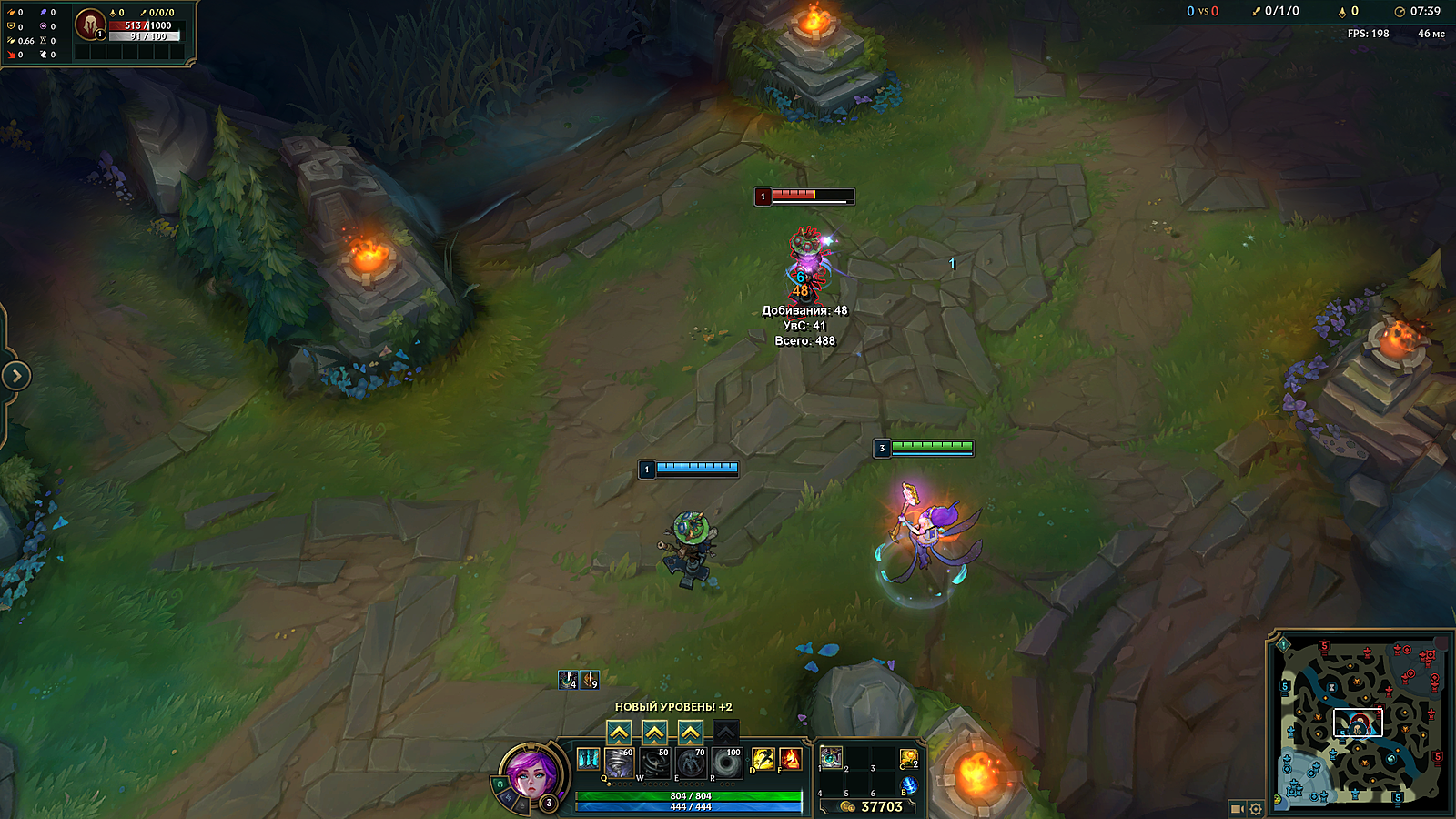Open the shop via gold counter
This screenshot has height=819, width=1456.
pos(872,806)
